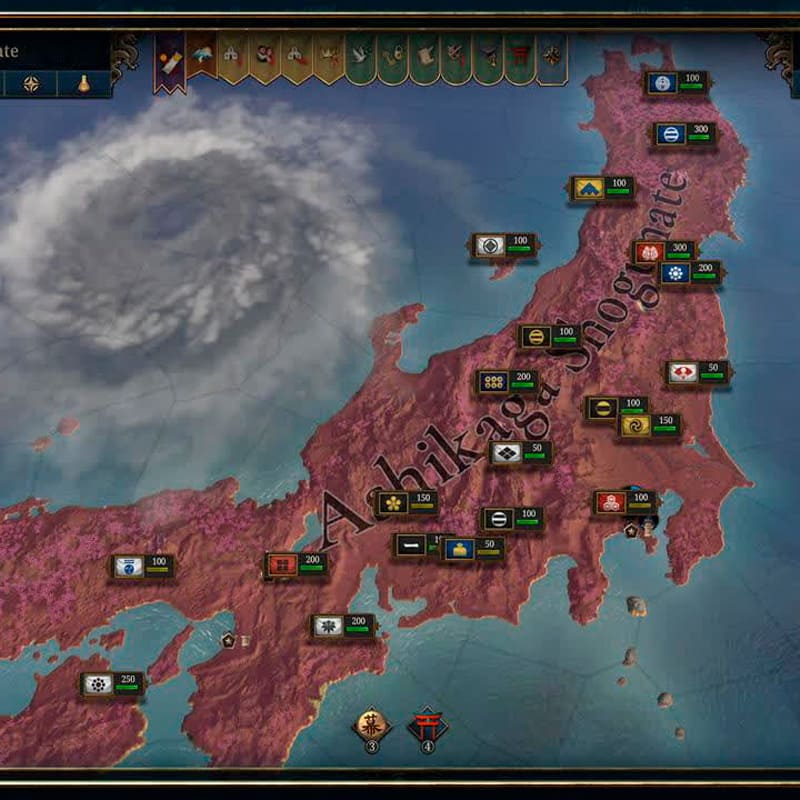This screenshot has height=800, width=800.
Task: Switch to the crown banner tab
Action: click(328, 59)
